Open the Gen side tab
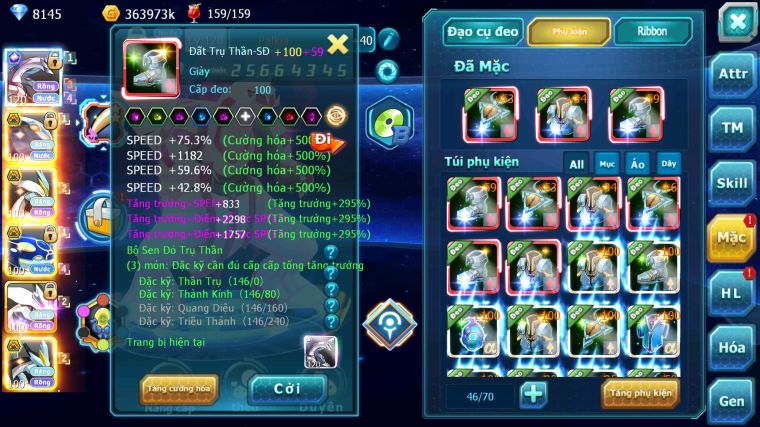The height and width of the screenshot is (427, 760). click(x=732, y=400)
